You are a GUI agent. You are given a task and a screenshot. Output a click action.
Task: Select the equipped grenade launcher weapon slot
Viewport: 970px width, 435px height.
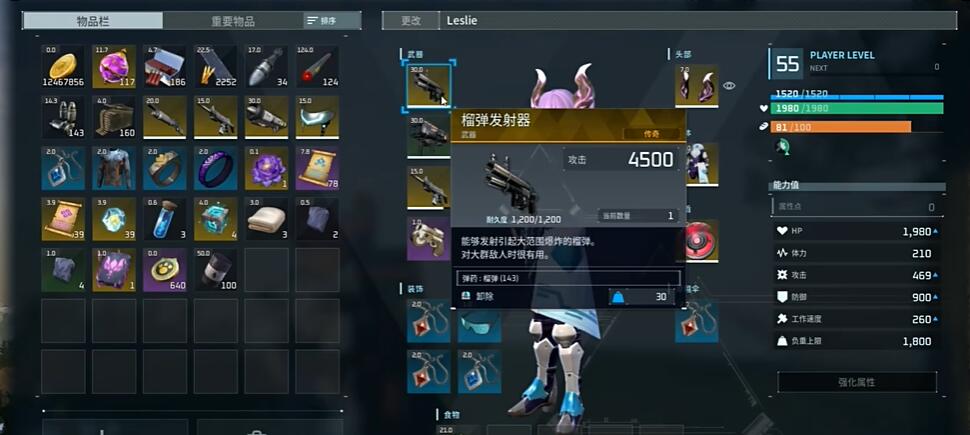(x=429, y=85)
